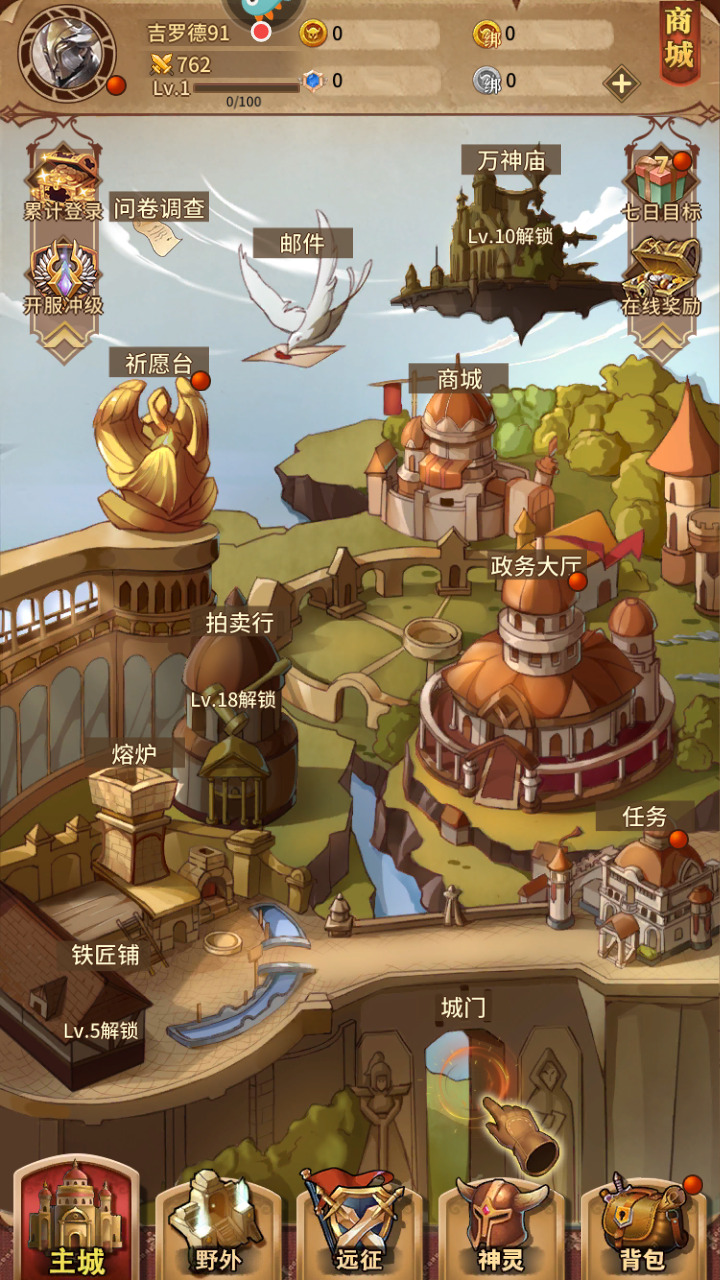Screen dimensions: 720x1280
Task: Open the 问卷调查 survey scroll
Action: (x=158, y=223)
